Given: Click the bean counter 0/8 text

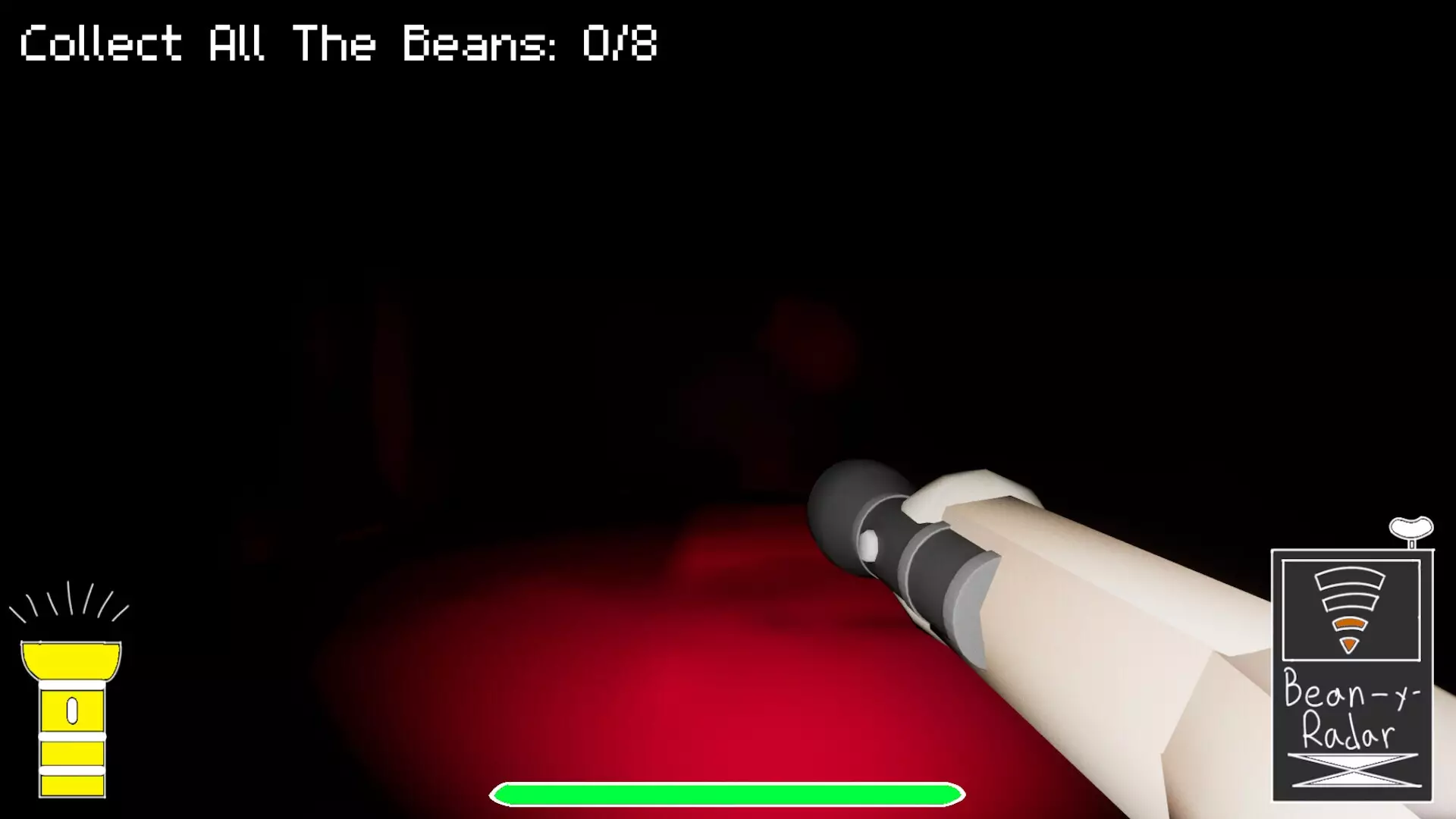Looking at the screenshot, I should (x=618, y=45).
